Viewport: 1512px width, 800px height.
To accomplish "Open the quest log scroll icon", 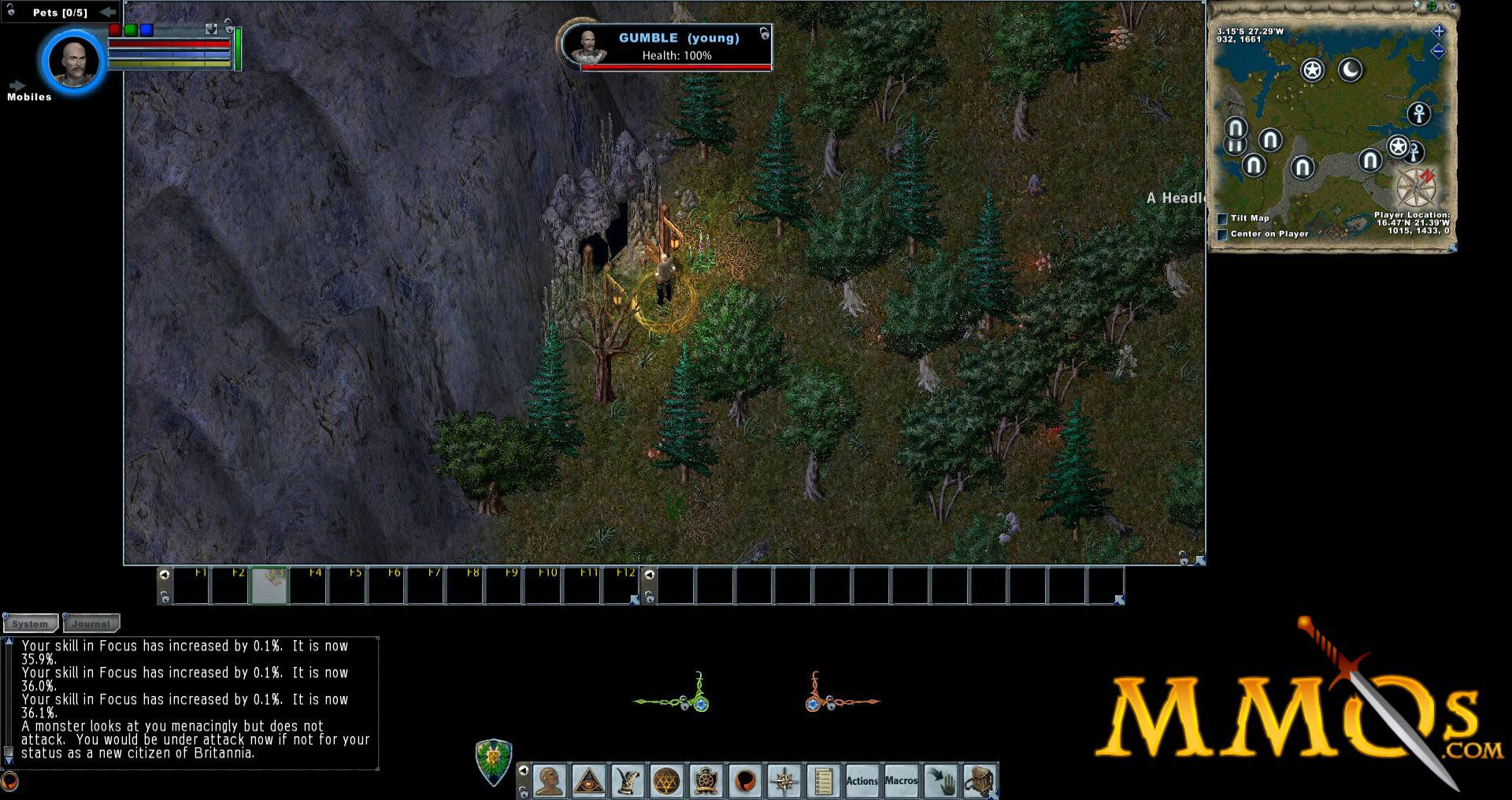I will pyautogui.click(x=822, y=781).
